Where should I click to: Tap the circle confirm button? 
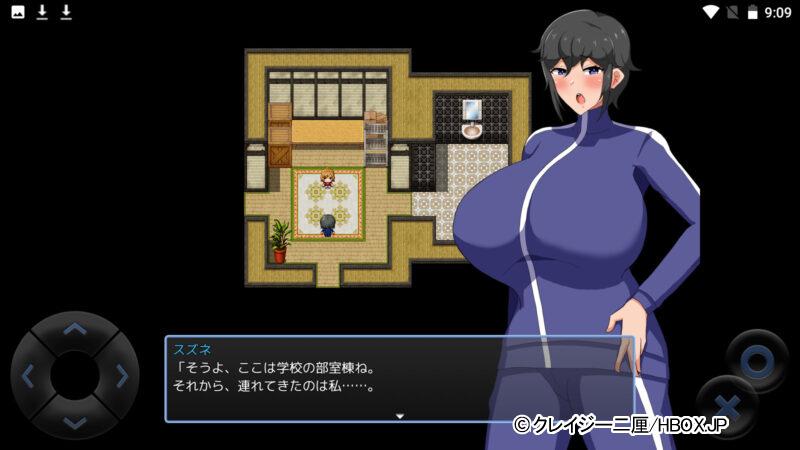coord(758,360)
